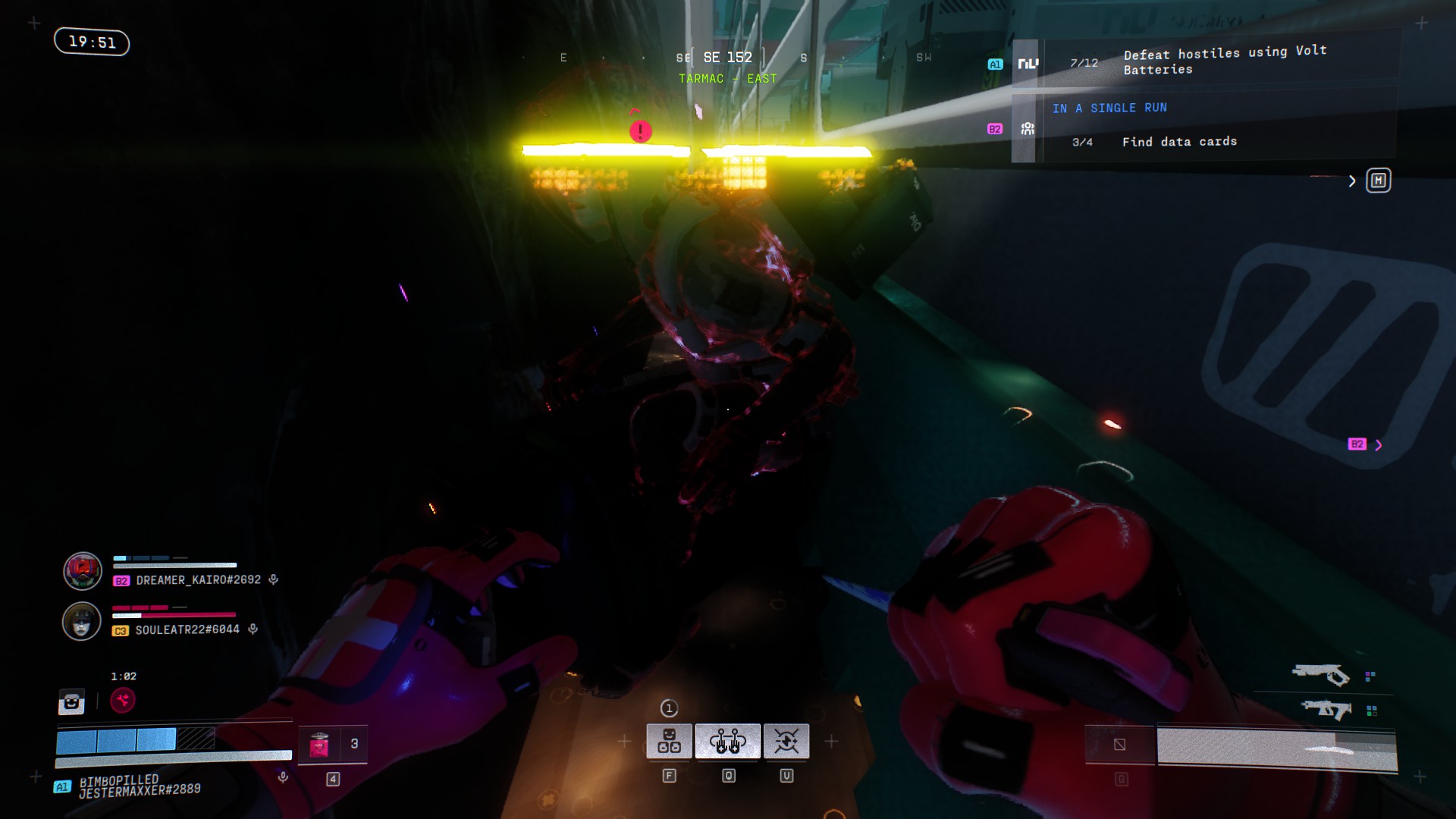Click the empty grenade slot
Image resolution: width=1456 pixels, height=819 pixels.
(1119, 745)
